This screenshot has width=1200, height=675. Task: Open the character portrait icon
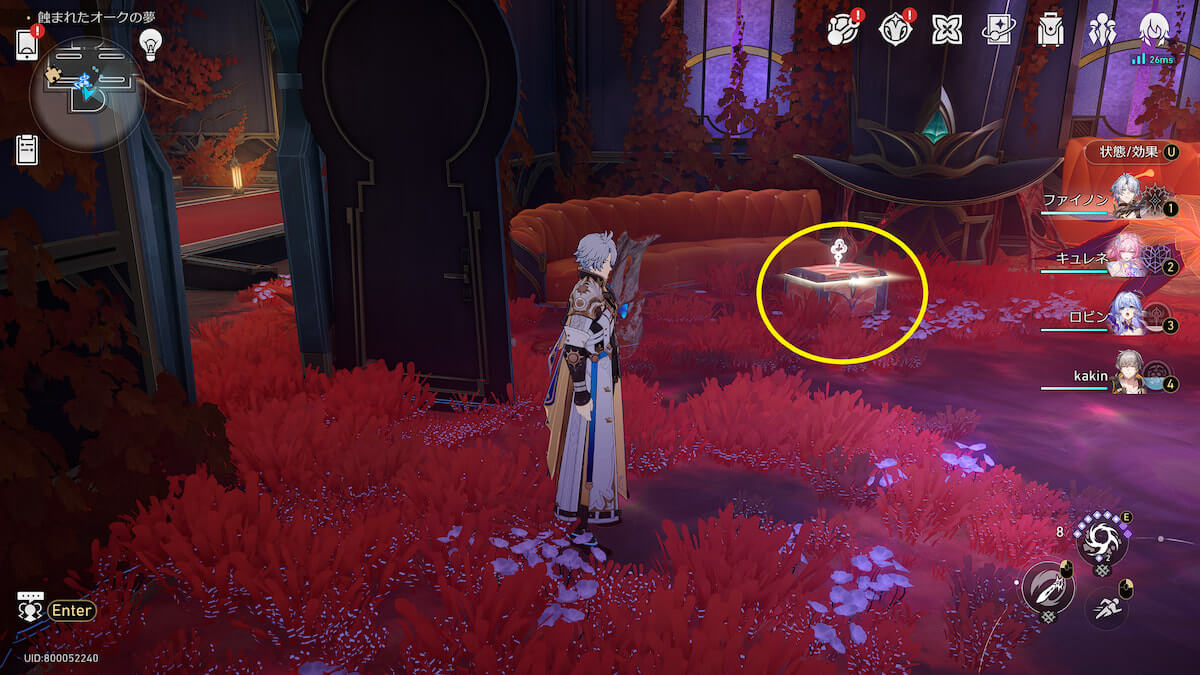(x=1155, y=30)
